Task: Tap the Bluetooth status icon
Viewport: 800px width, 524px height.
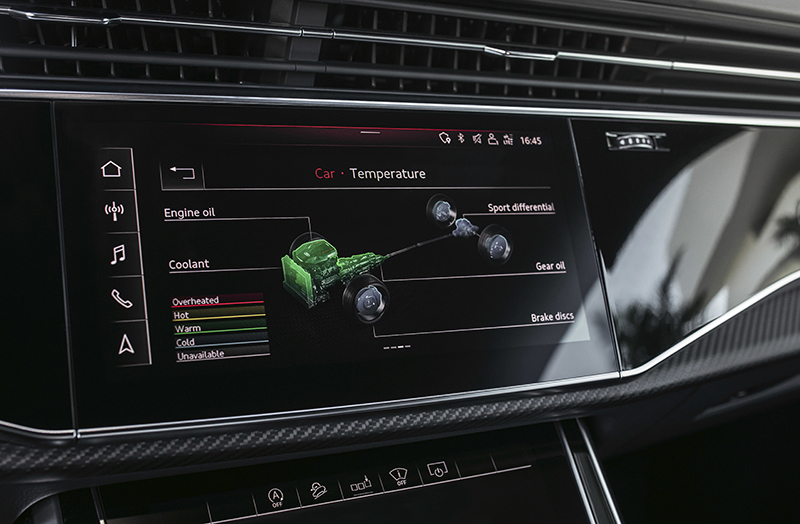Action: [x=460, y=139]
